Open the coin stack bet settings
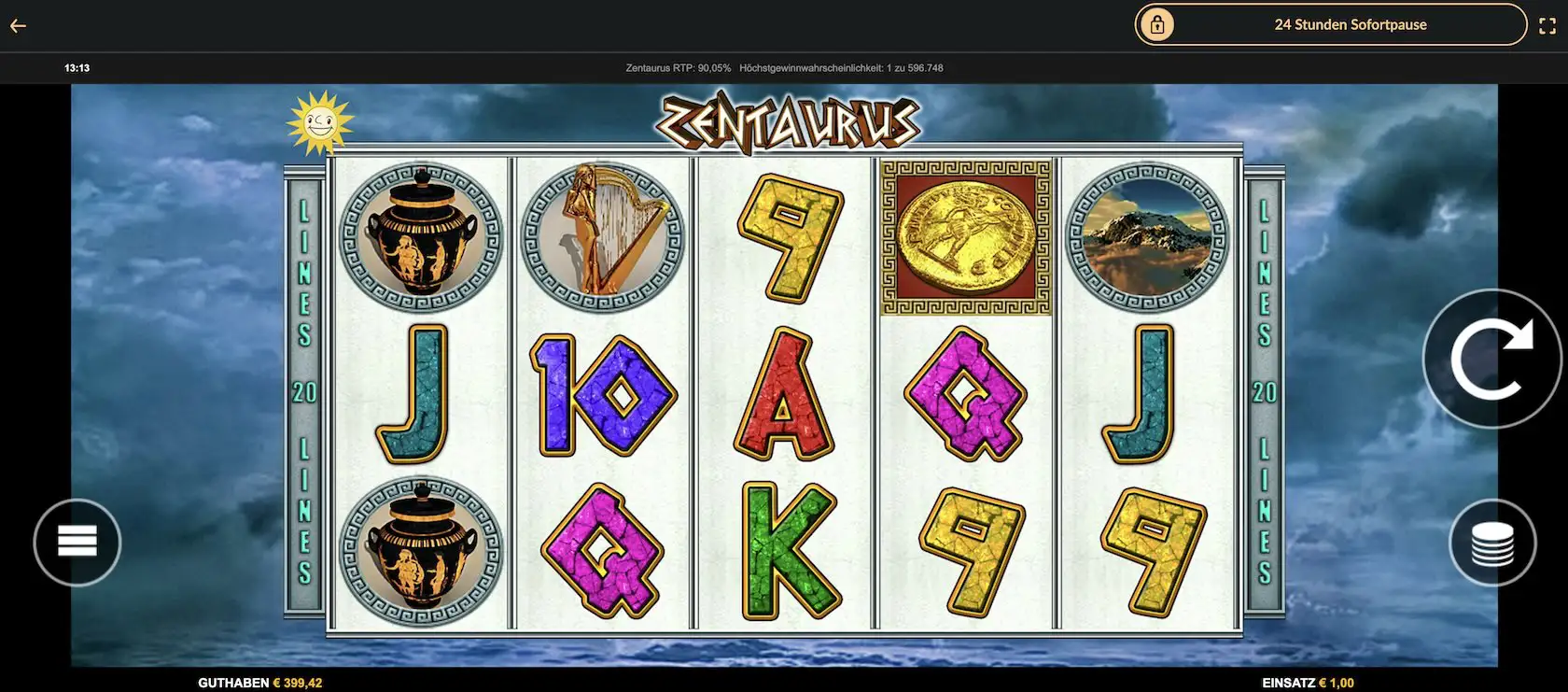 tap(1492, 544)
